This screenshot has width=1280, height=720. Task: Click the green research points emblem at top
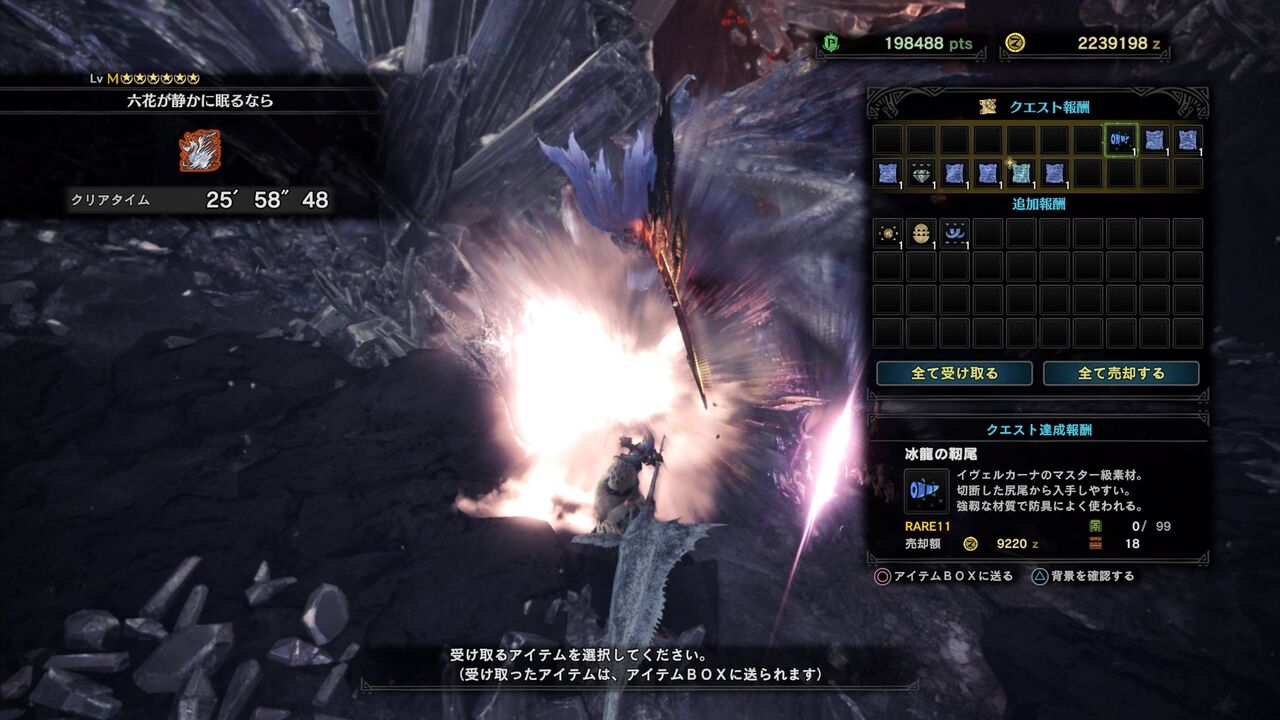point(831,44)
